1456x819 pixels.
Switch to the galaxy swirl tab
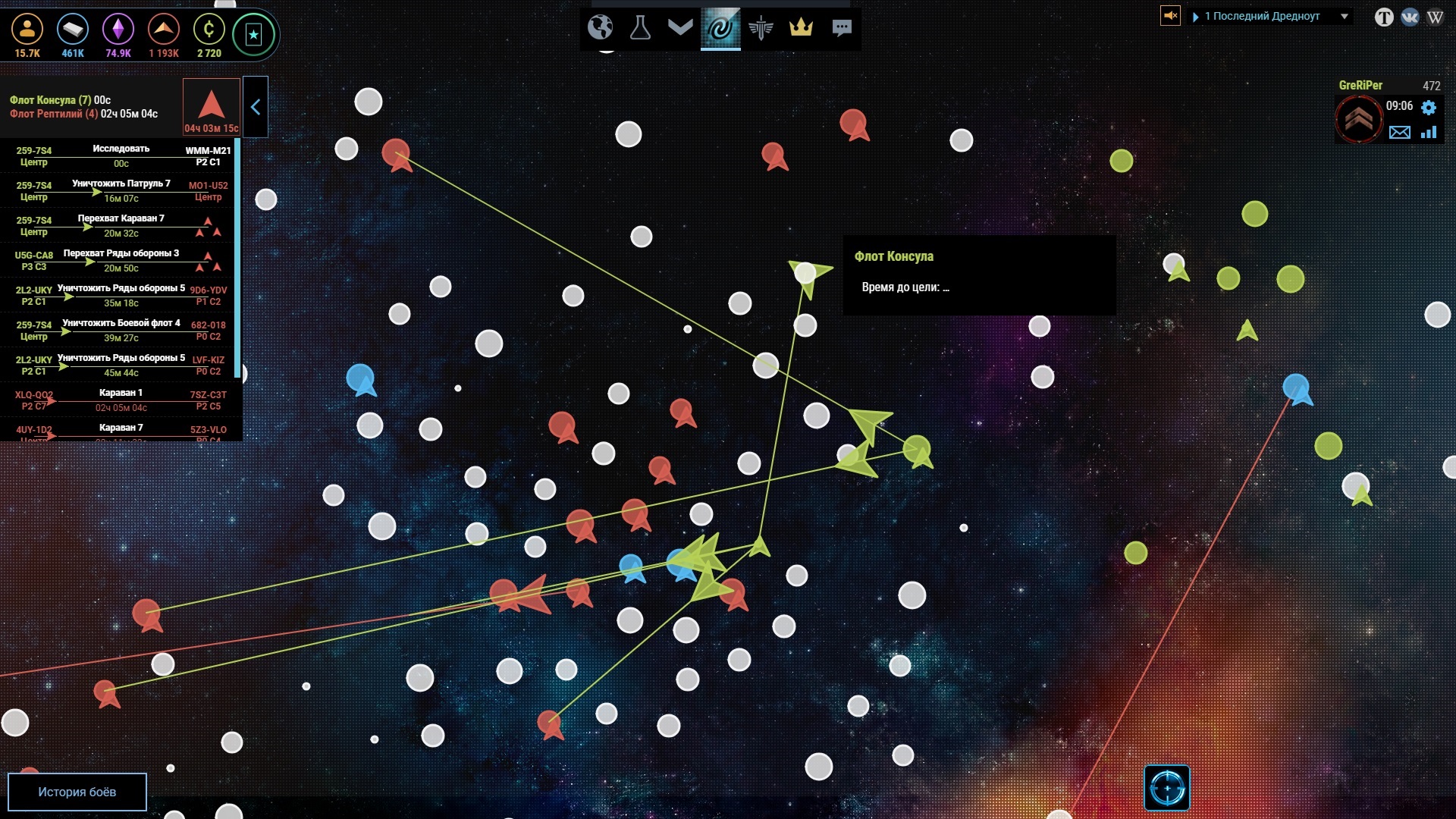click(720, 28)
